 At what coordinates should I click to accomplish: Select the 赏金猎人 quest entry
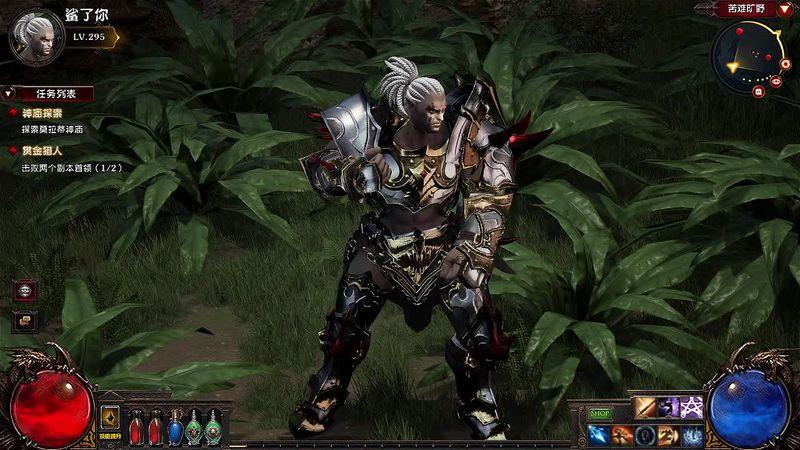(x=42, y=151)
